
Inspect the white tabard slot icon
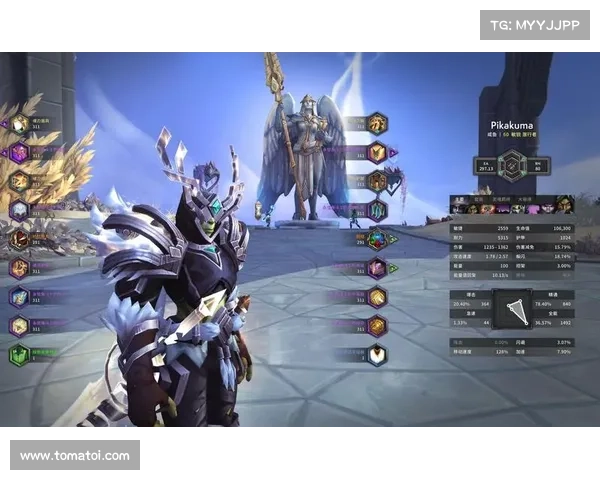376,355
